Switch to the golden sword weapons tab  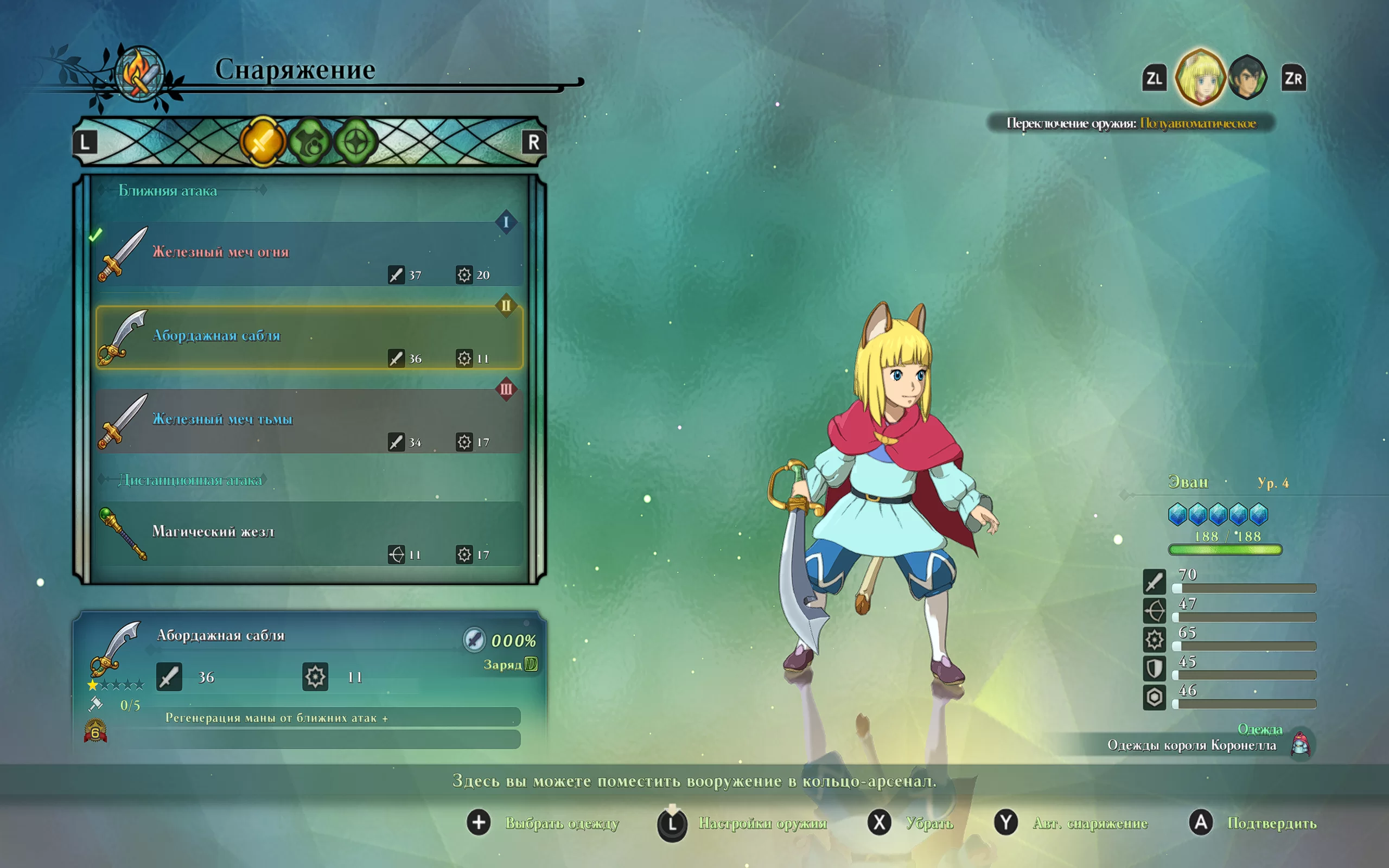click(262, 142)
